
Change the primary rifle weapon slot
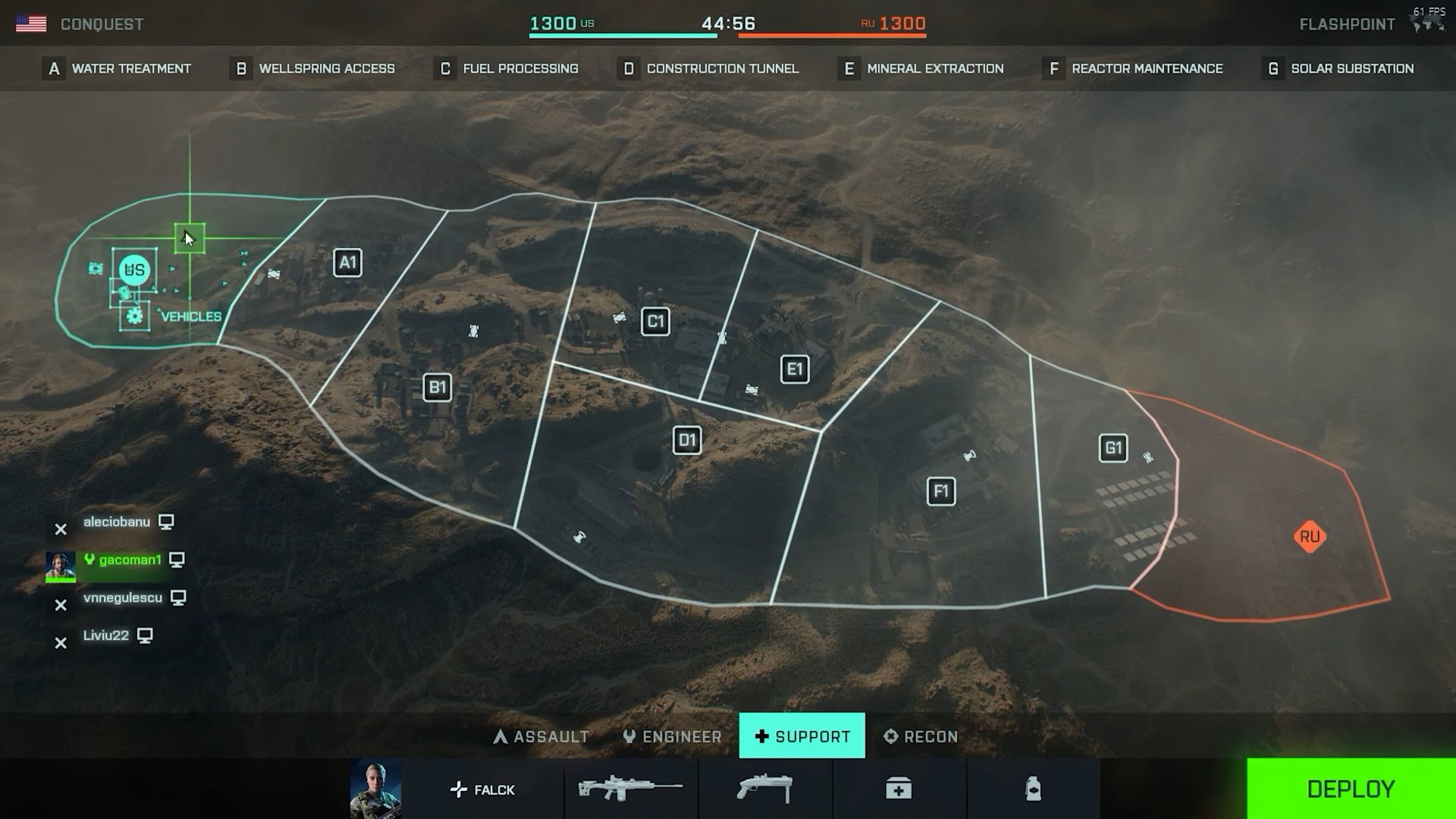(x=630, y=789)
